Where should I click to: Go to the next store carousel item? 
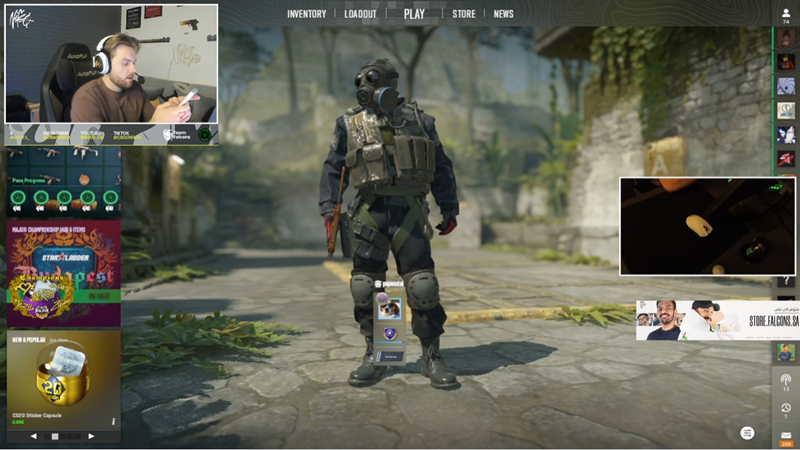tap(91, 436)
